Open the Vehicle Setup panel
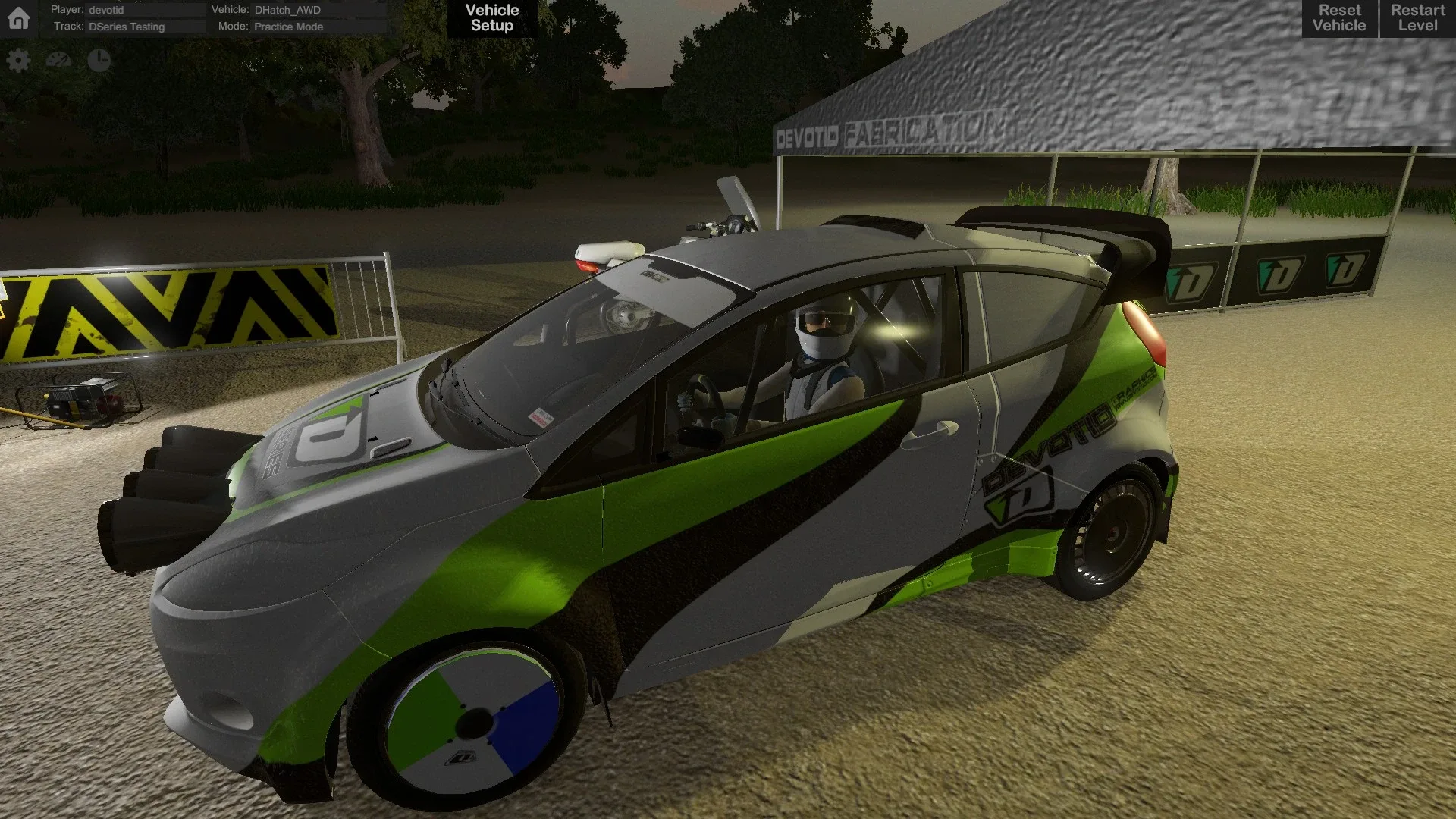The width and height of the screenshot is (1456, 819). 491,17
